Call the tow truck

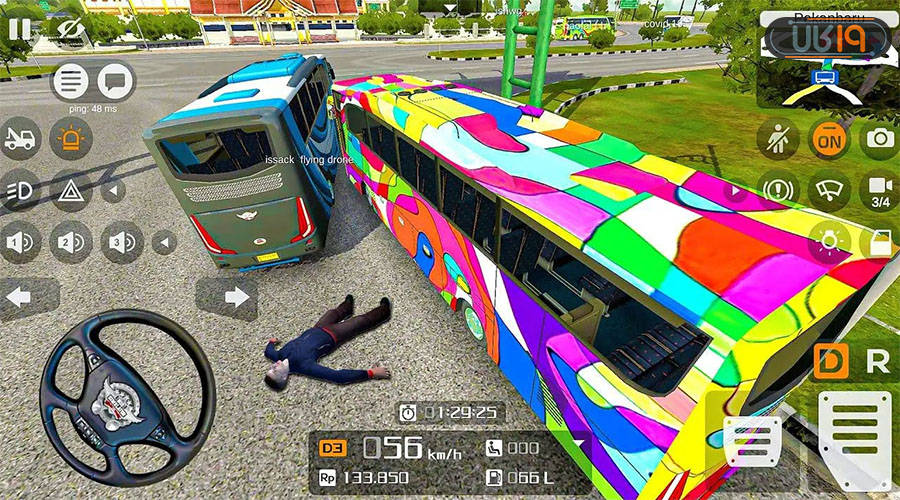(x=20, y=139)
